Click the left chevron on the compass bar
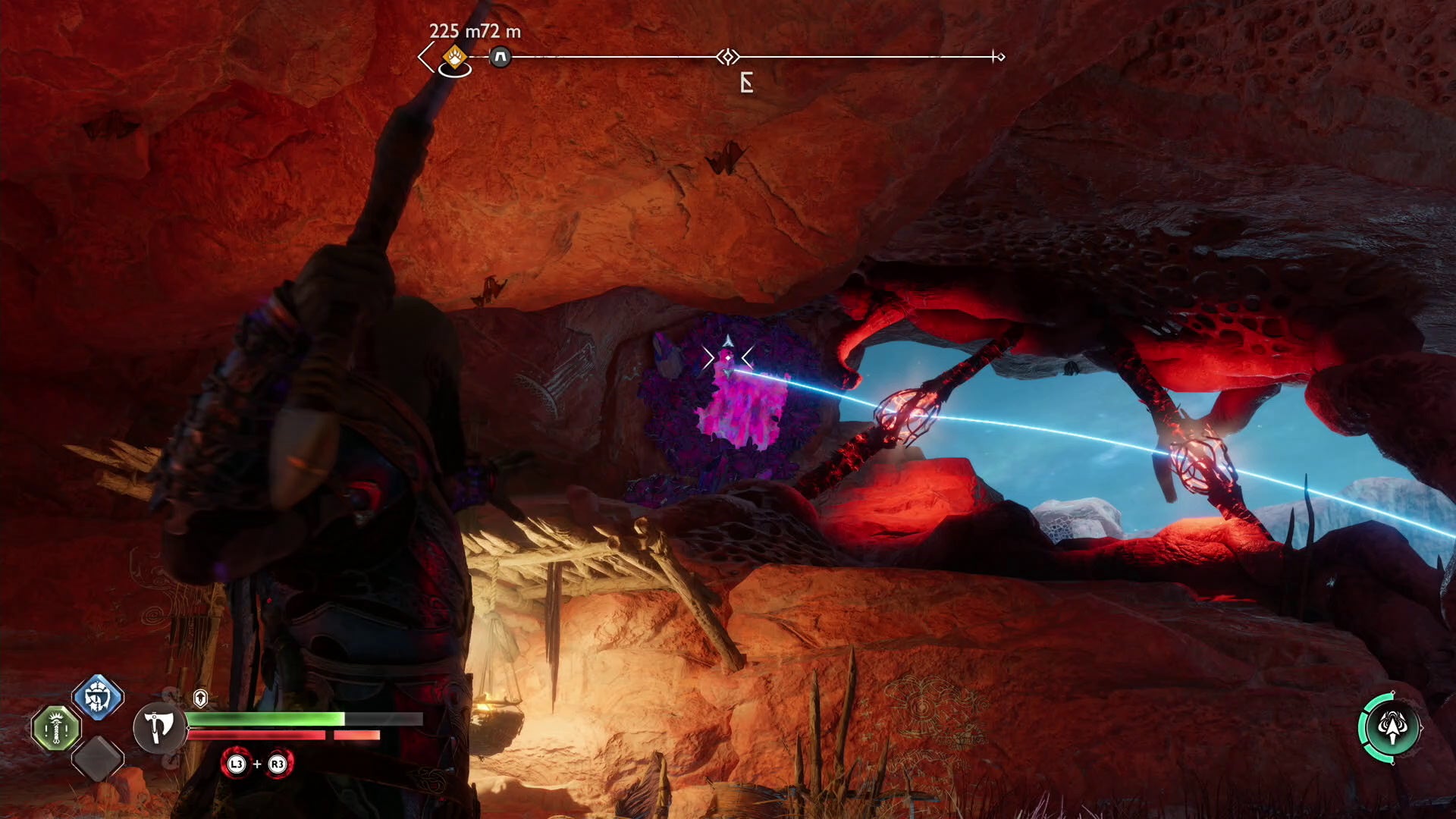 point(425,57)
